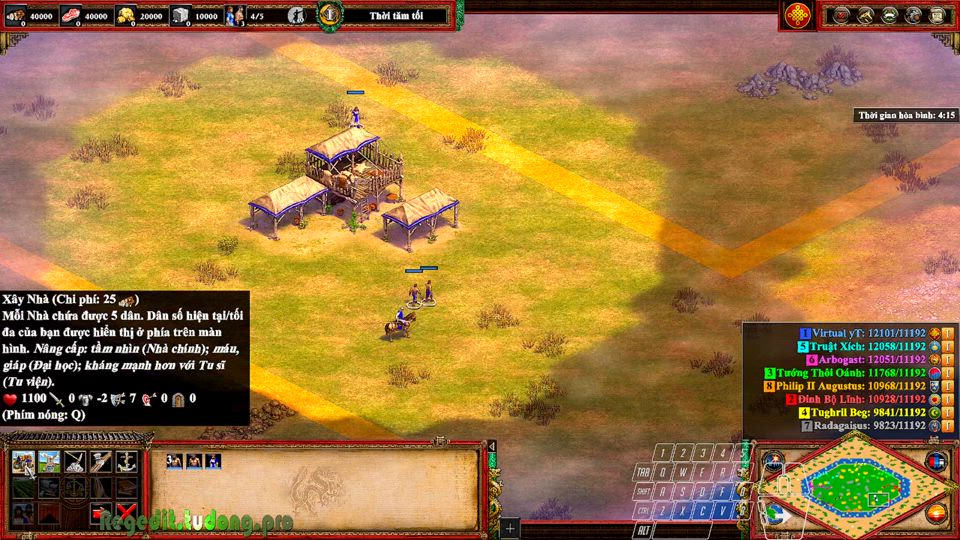The width and height of the screenshot is (960, 540).
Task: Cancel the build menu with red X
Action: (x=126, y=514)
